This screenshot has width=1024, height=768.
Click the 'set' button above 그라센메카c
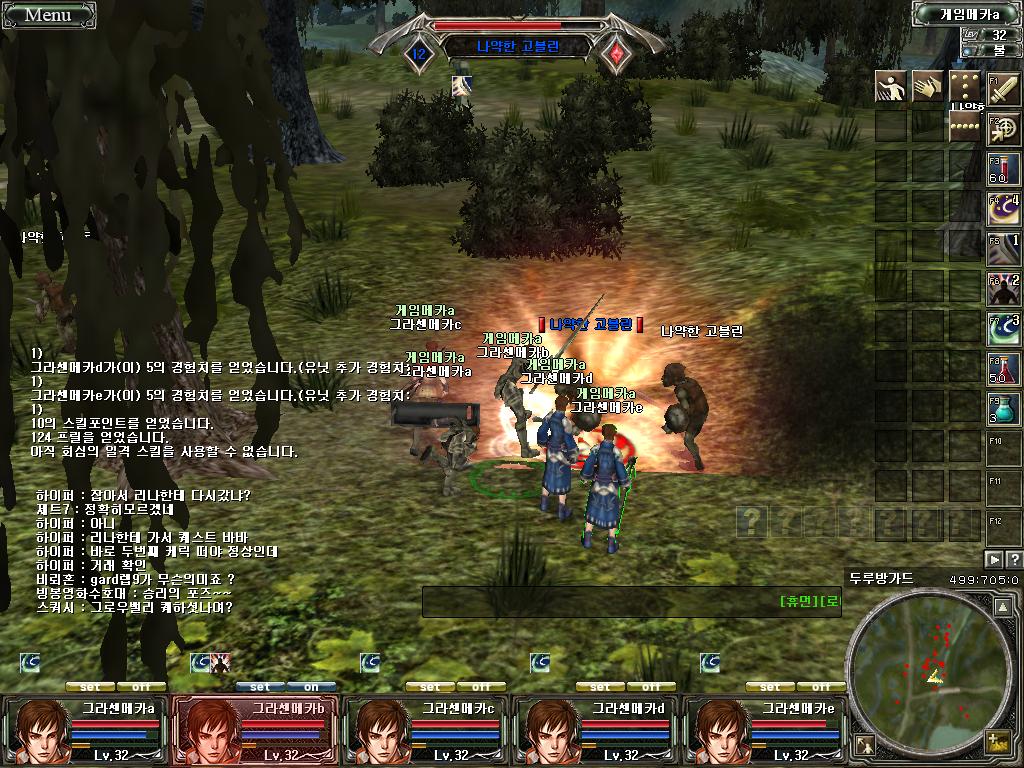point(430,687)
